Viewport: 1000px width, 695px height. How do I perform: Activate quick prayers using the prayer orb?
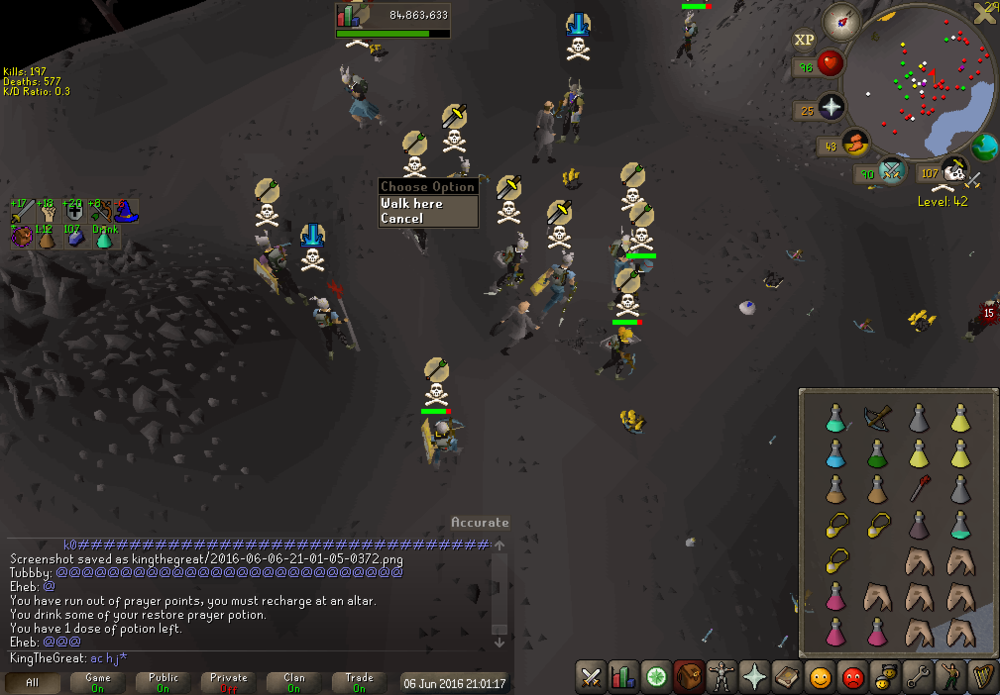831,108
